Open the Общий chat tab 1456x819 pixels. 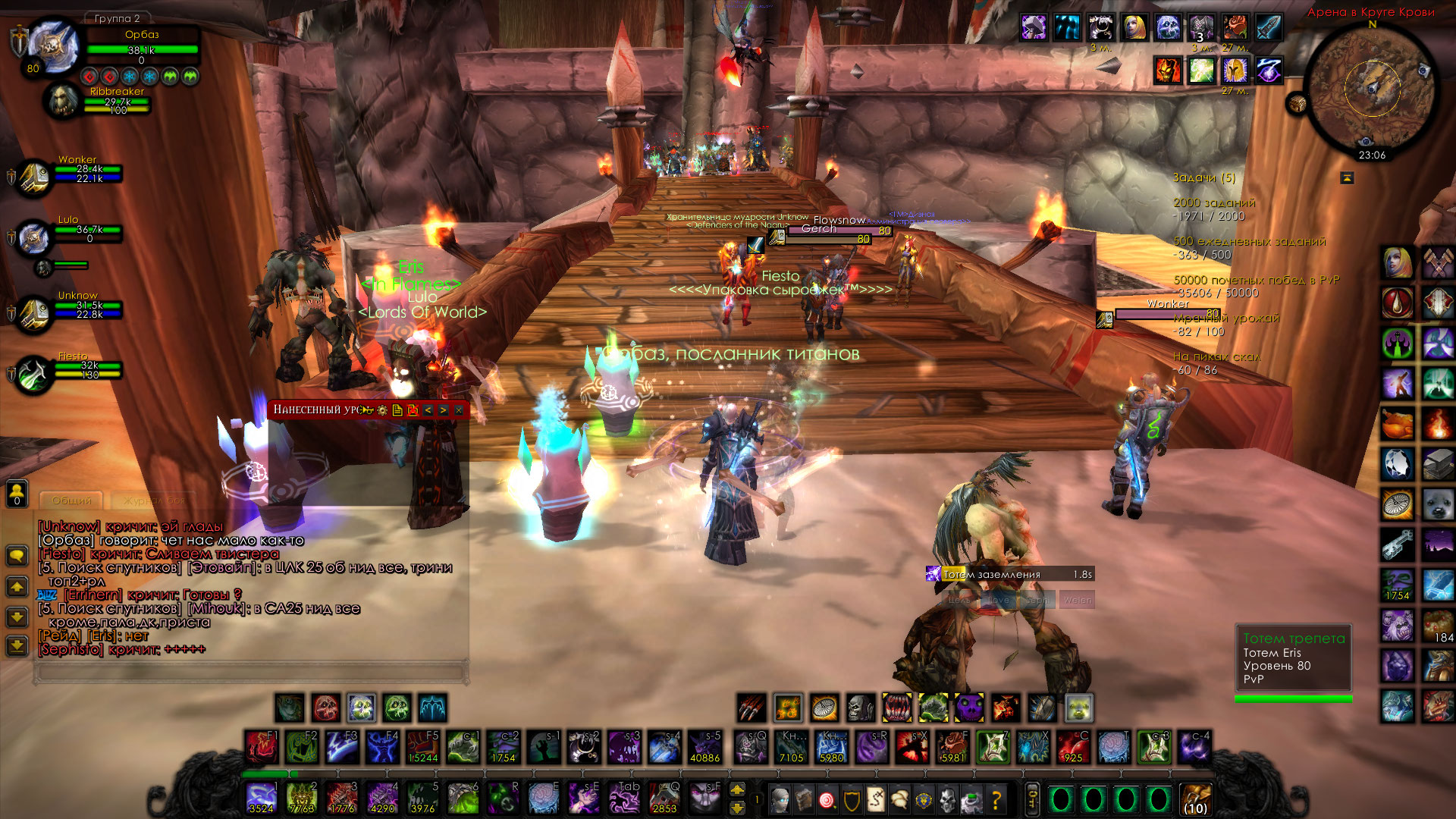[x=72, y=500]
